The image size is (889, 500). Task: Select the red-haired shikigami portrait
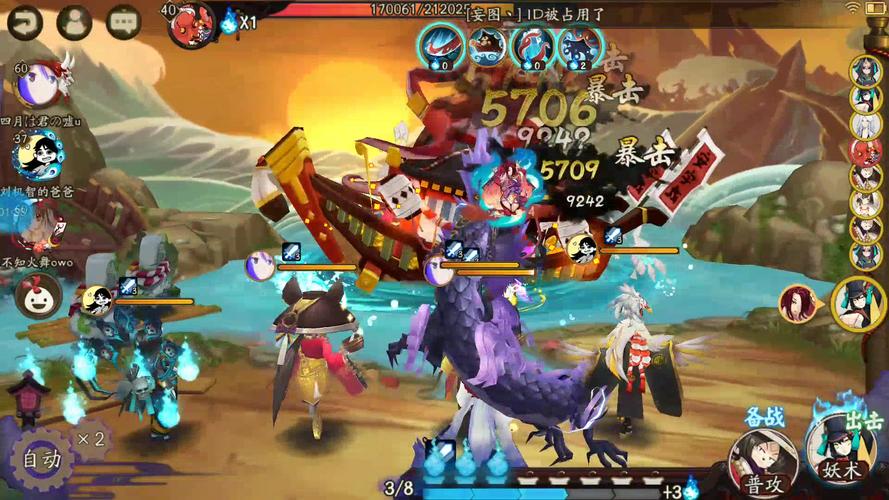(x=799, y=302)
